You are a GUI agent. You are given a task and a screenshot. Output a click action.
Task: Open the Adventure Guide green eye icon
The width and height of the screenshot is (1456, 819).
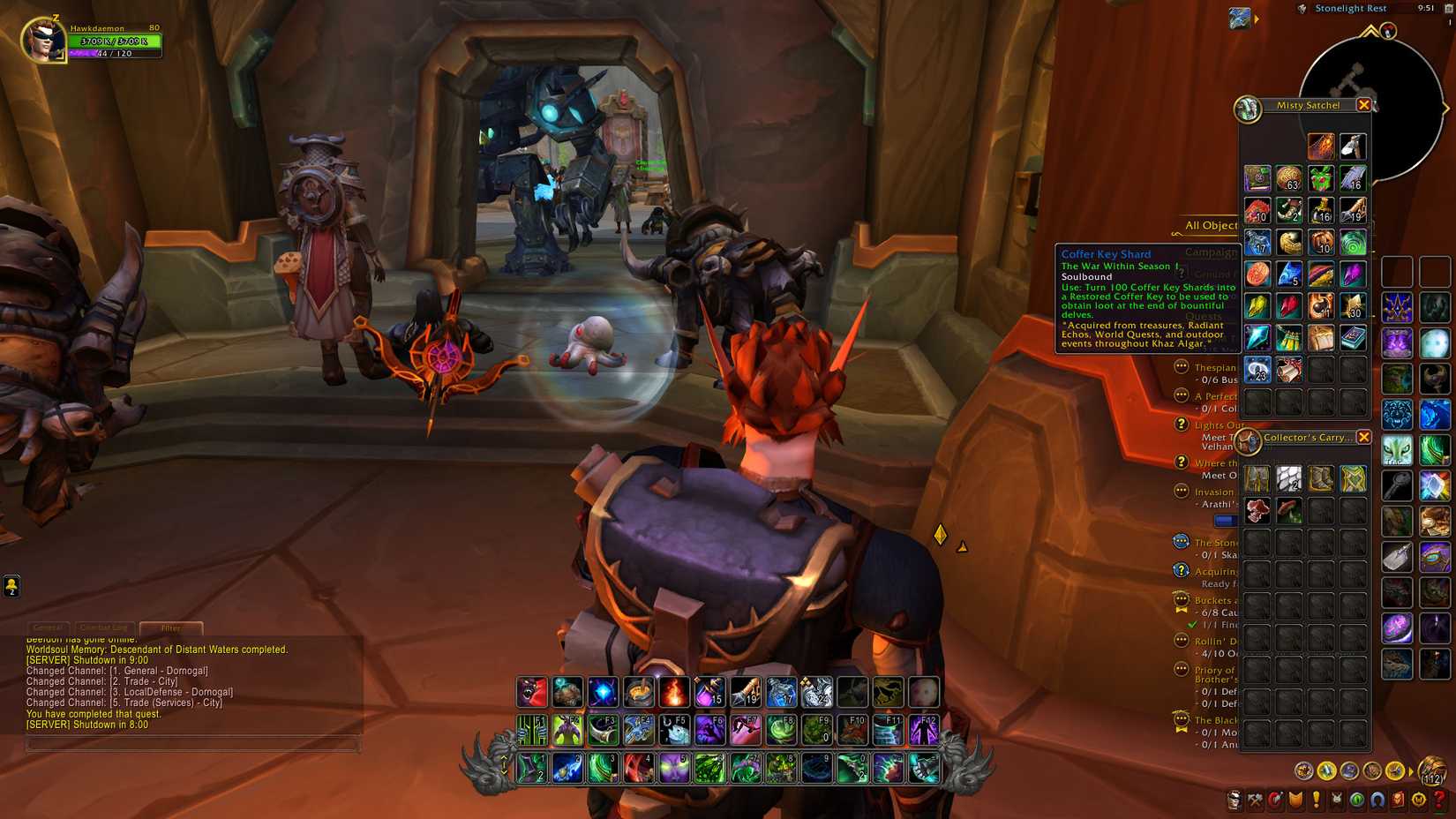click(x=1355, y=800)
